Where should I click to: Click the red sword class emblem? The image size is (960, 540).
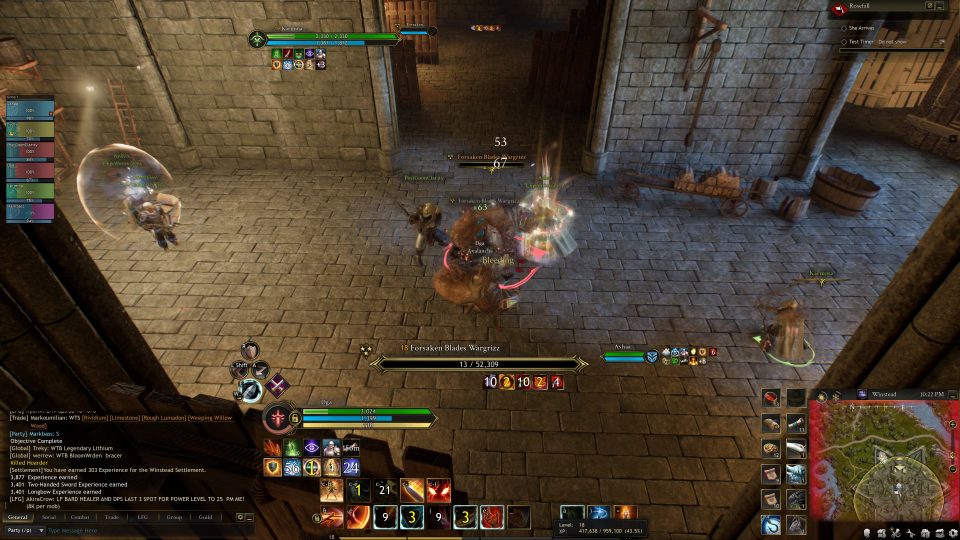click(x=275, y=418)
